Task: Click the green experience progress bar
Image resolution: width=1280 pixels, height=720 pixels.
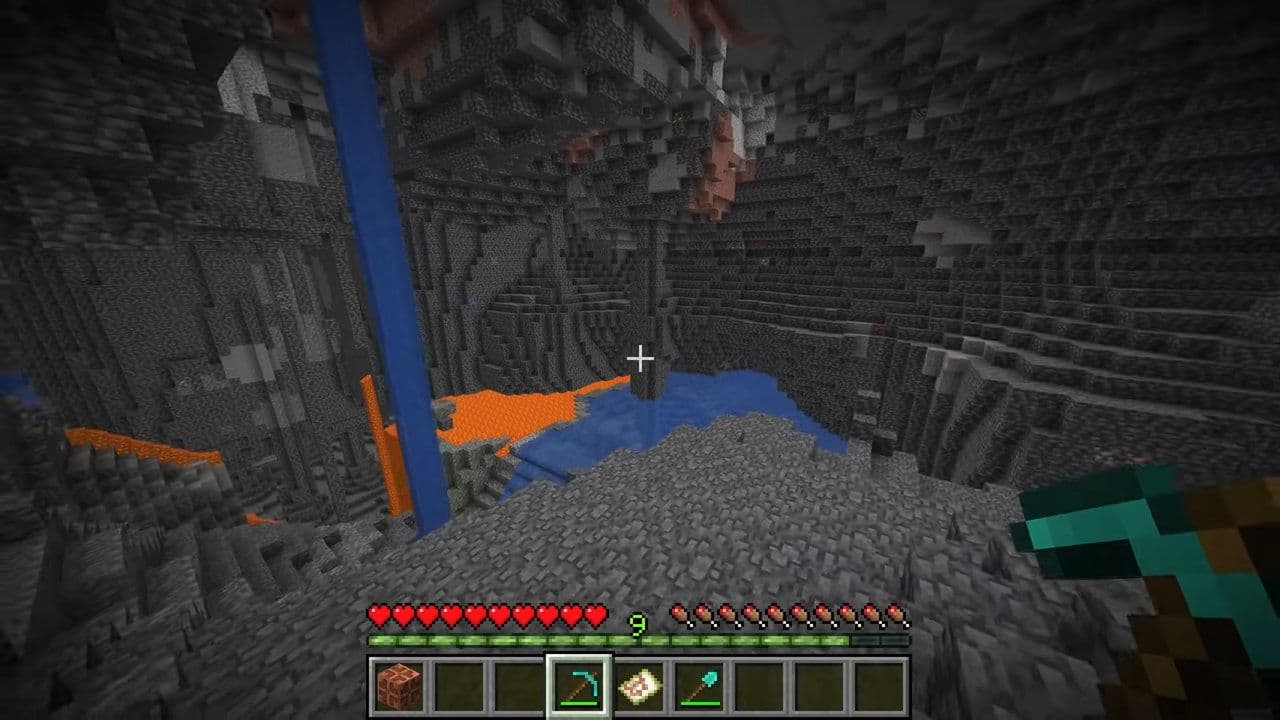Action: pos(500,639)
